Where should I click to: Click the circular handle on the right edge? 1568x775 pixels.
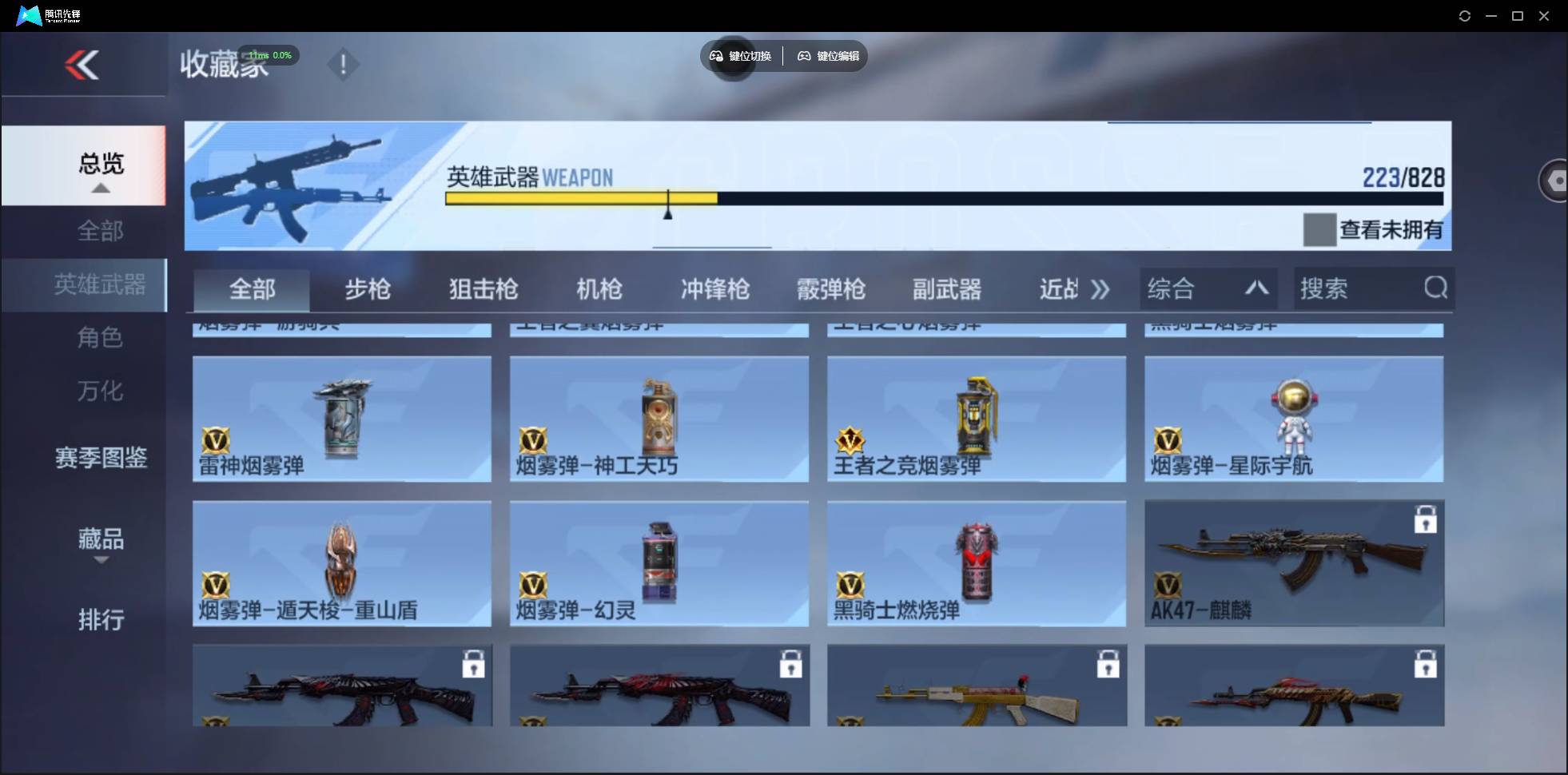pos(1554,180)
